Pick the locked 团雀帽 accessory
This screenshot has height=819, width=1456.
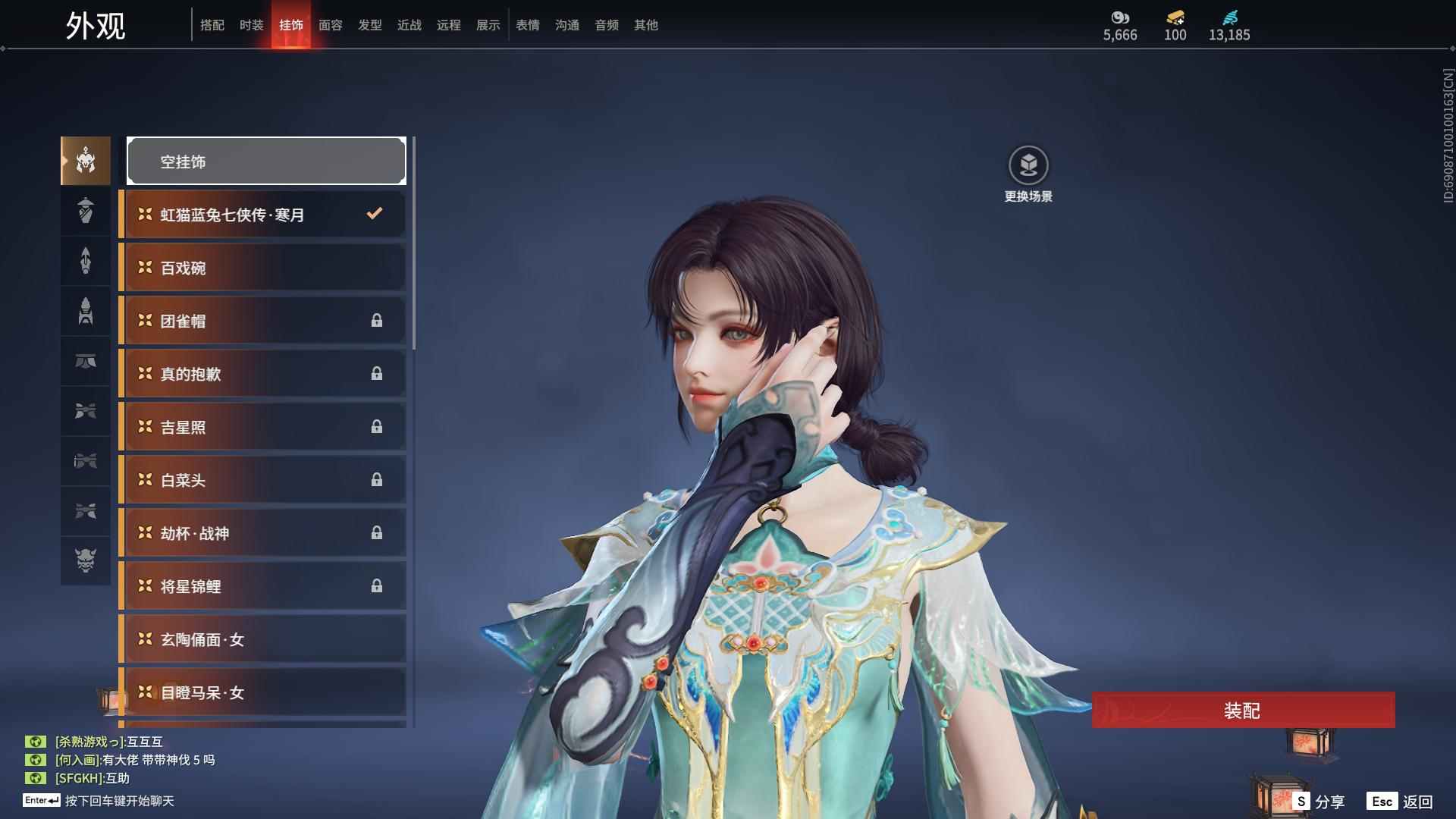pos(263,321)
